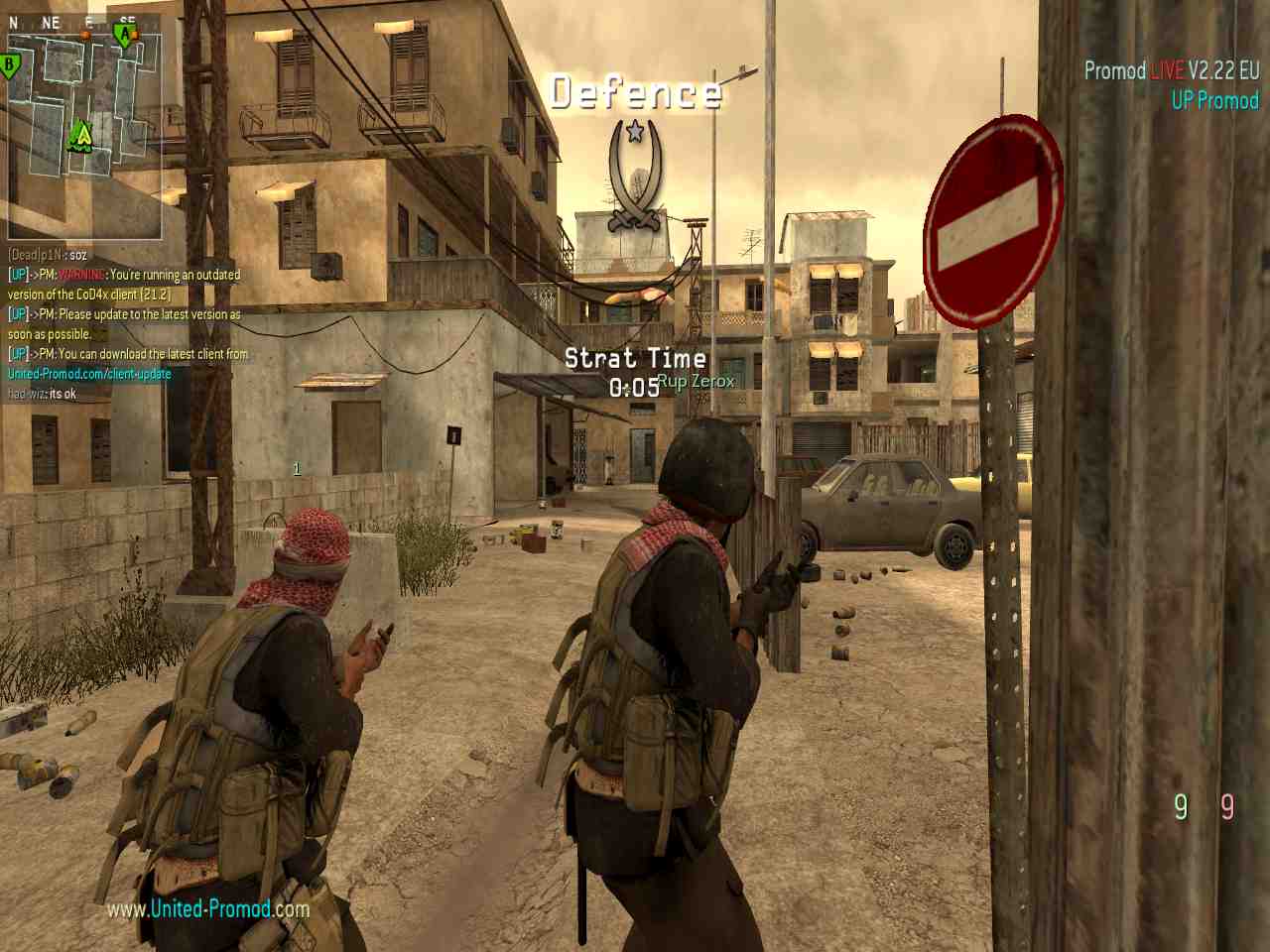Select the B bombsite marker on the minimap
This screenshot has width=1270, height=952.
pyautogui.click(x=11, y=67)
